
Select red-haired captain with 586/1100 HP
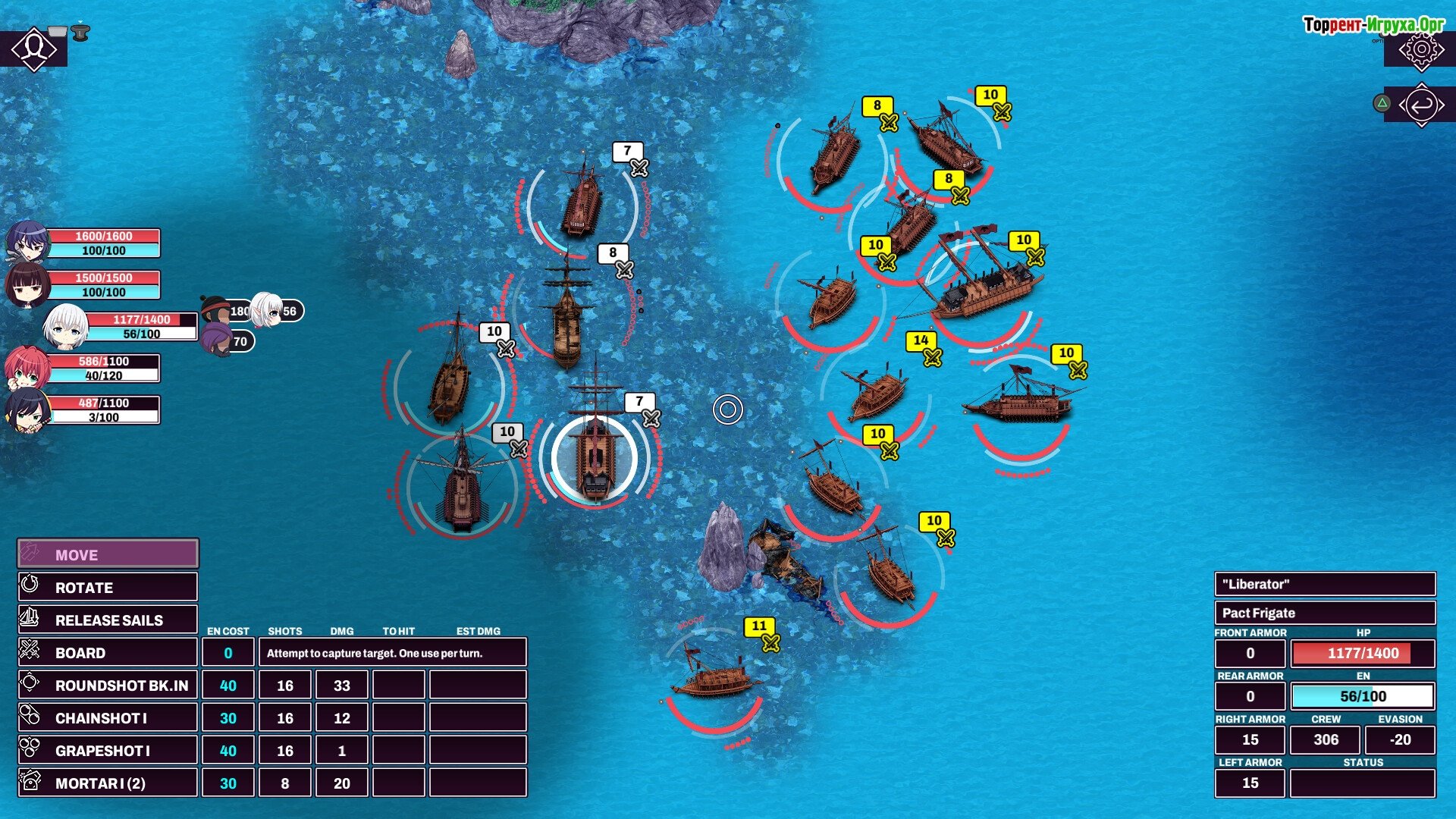tap(27, 369)
